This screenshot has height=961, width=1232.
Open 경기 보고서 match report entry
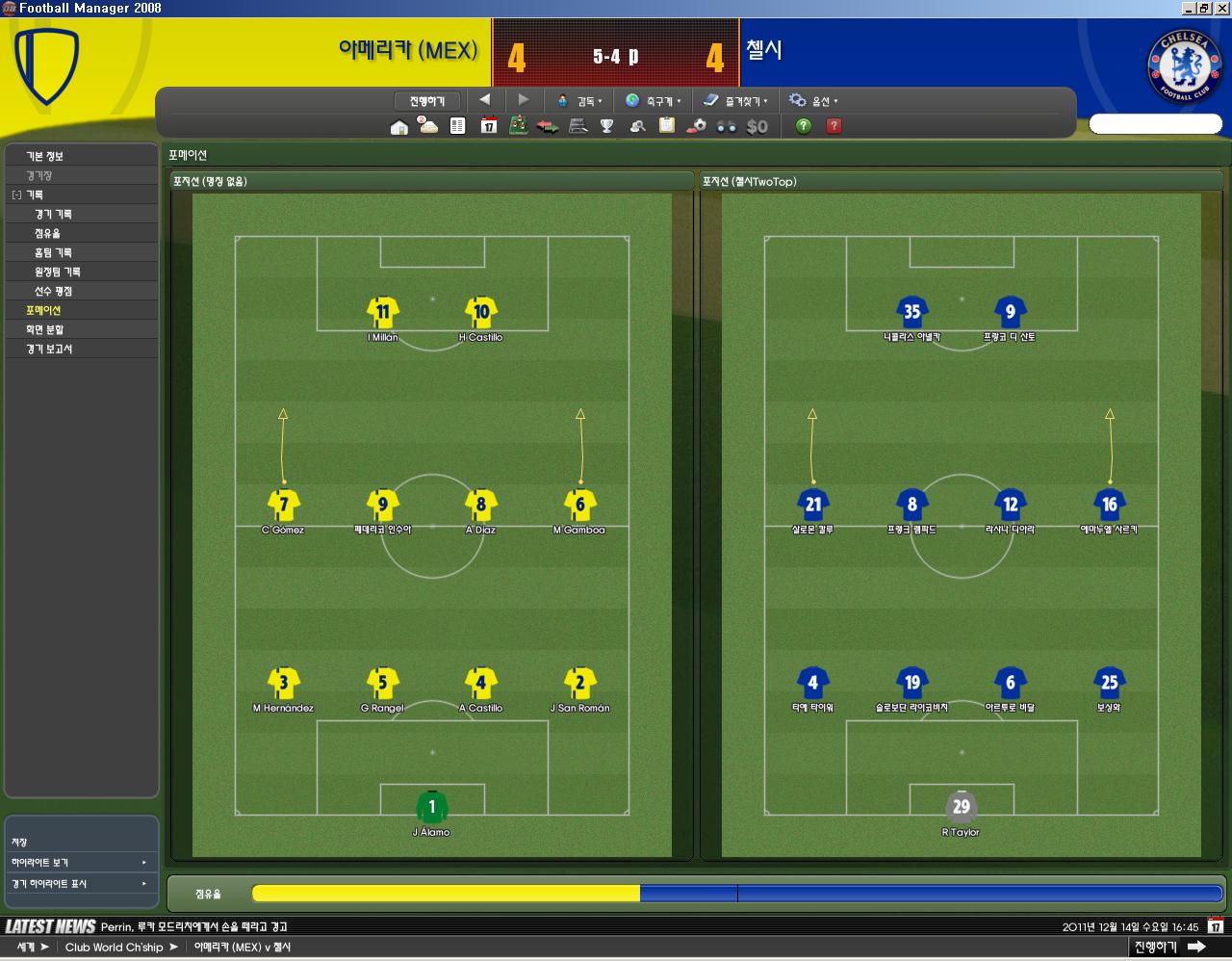(49, 349)
